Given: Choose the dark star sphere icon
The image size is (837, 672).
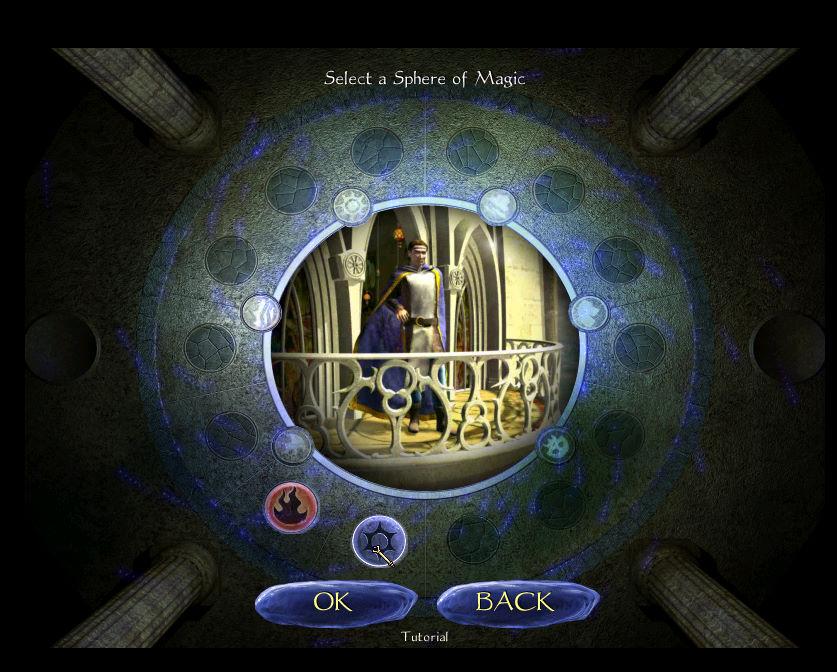Looking at the screenshot, I should (378, 540).
